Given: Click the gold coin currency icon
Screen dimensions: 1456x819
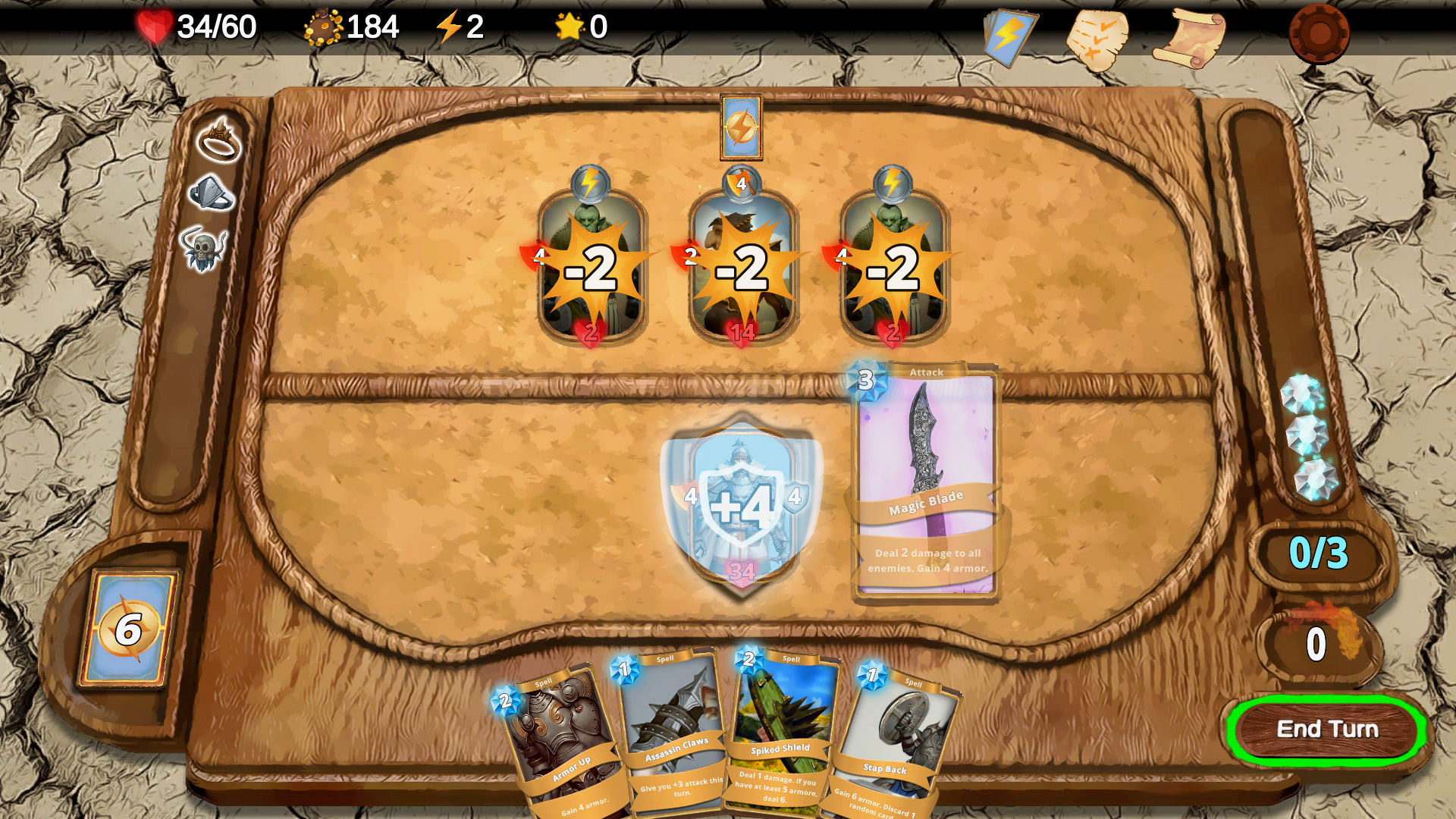Looking at the screenshot, I should click(x=322, y=27).
